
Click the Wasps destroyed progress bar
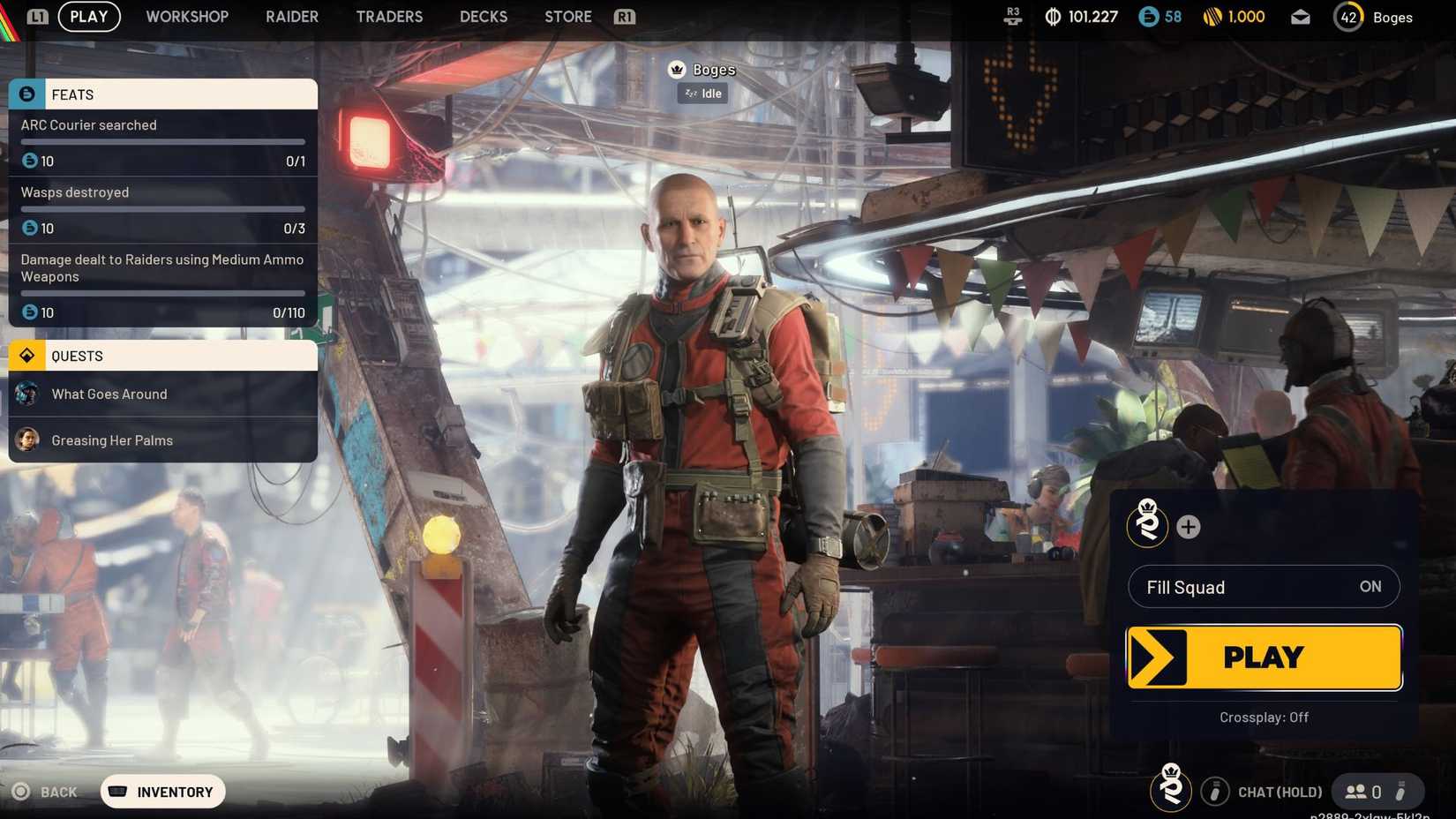point(162,208)
